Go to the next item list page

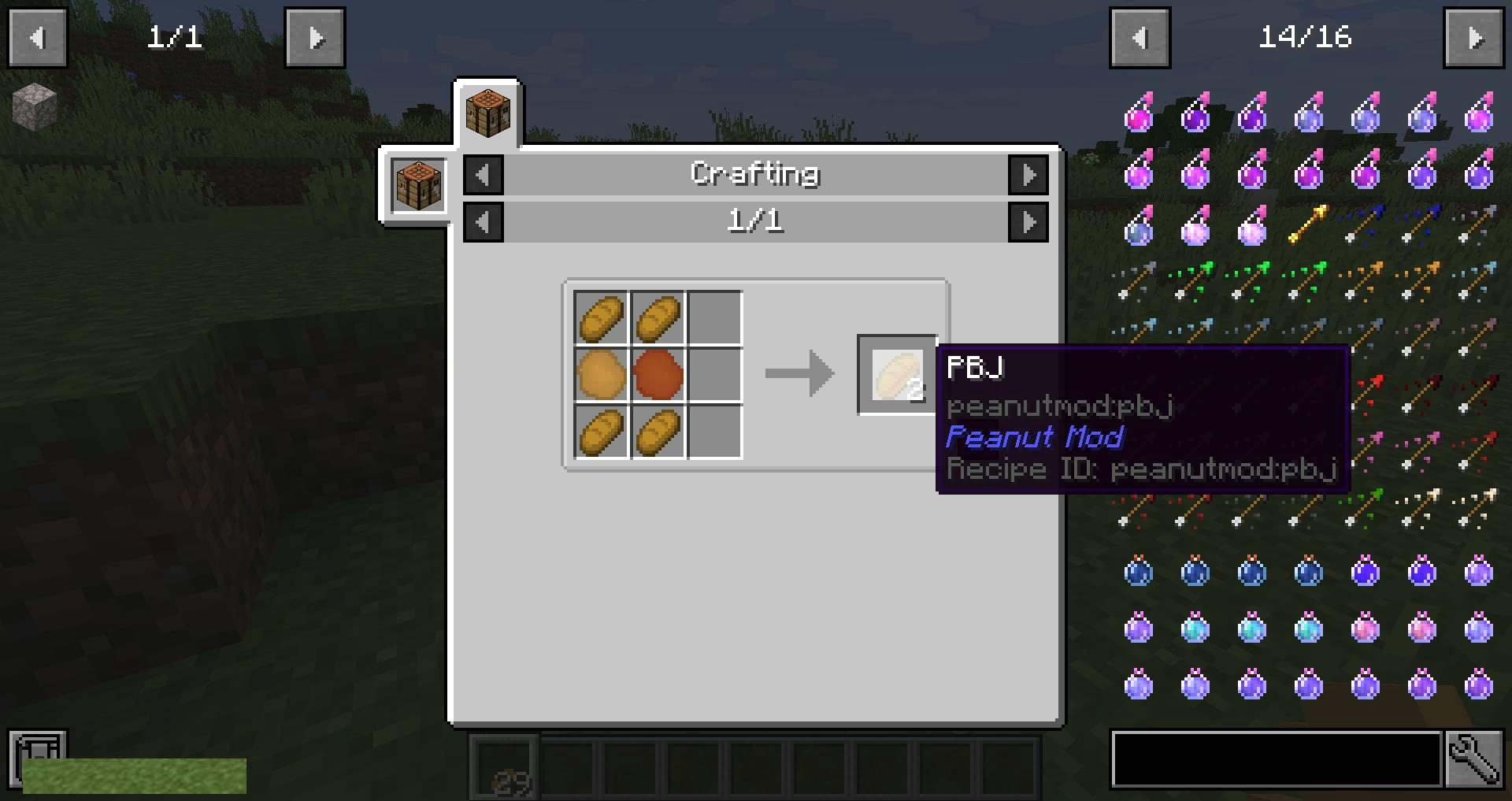(x=1473, y=38)
